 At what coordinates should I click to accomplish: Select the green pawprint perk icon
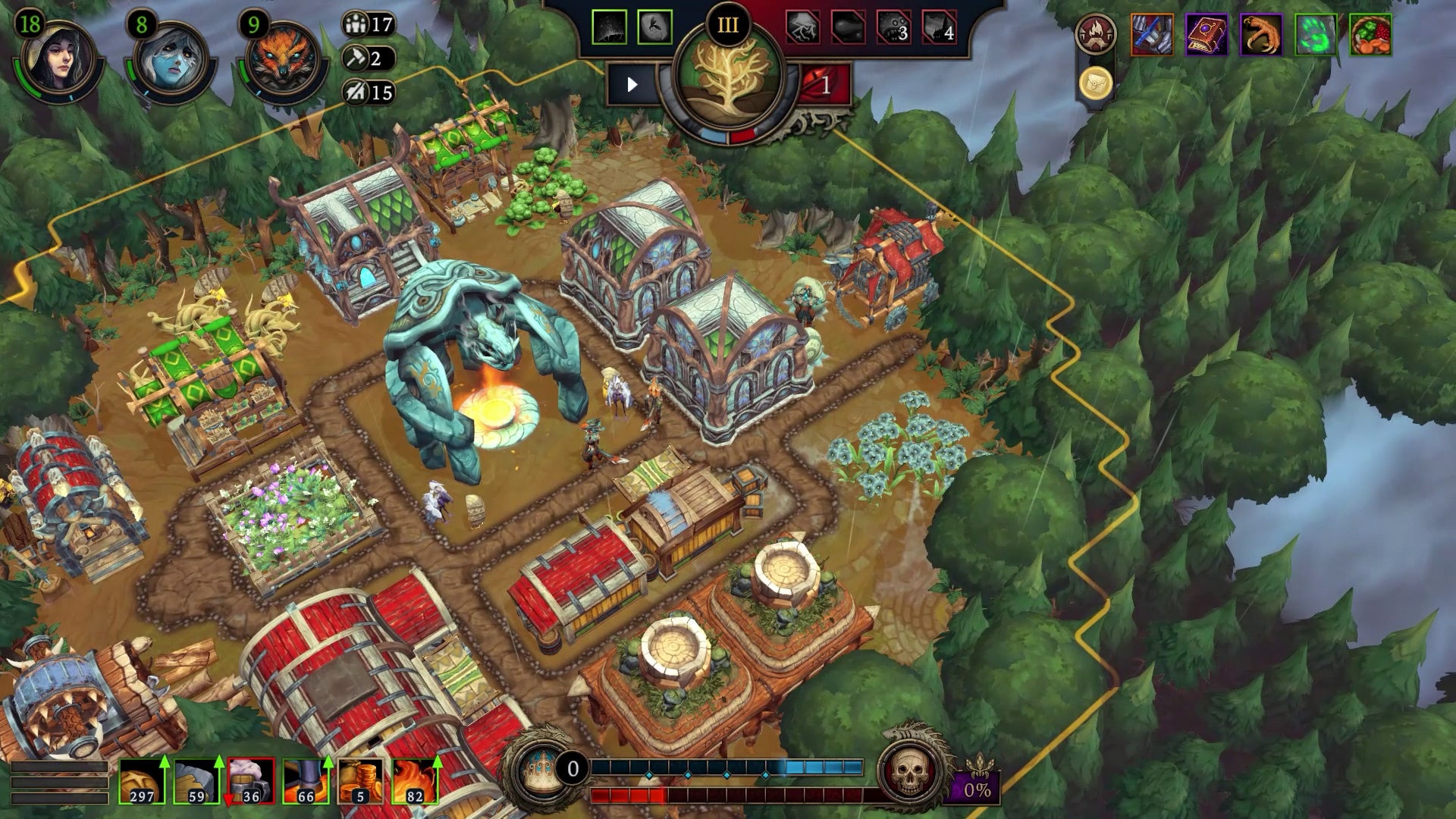click(x=1316, y=35)
